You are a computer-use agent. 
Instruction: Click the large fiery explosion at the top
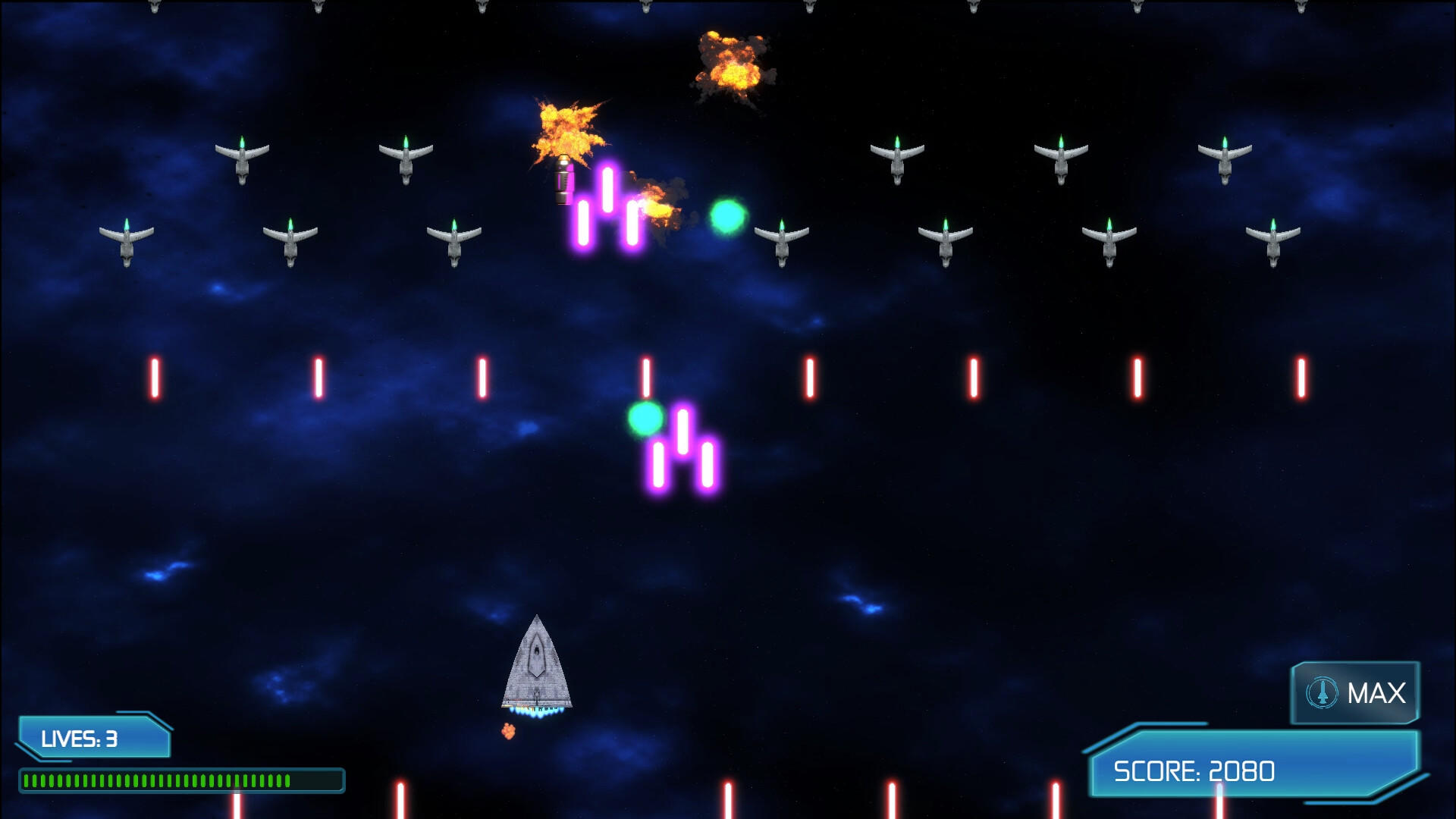(x=730, y=67)
